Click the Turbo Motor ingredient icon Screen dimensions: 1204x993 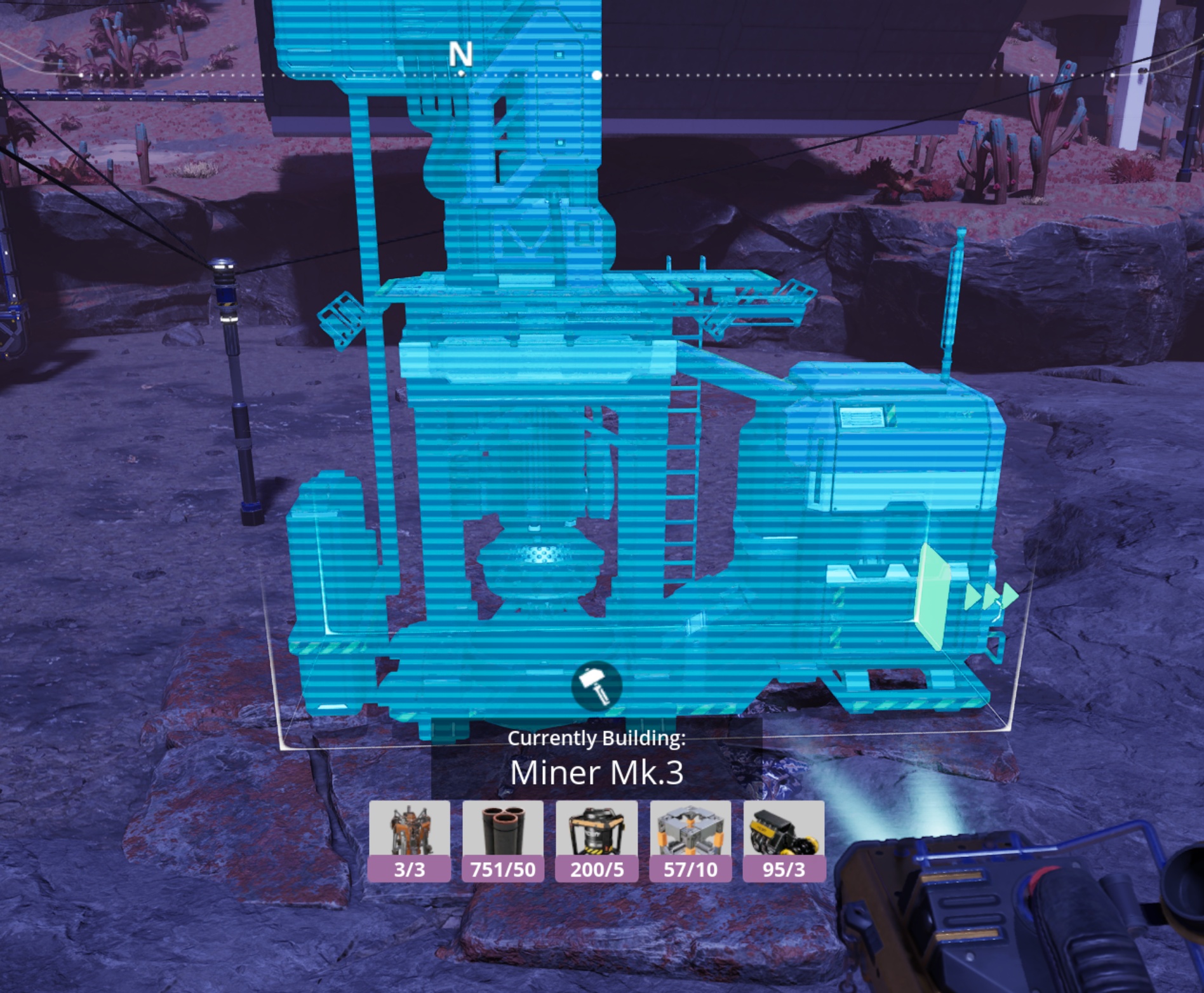[x=784, y=840]
